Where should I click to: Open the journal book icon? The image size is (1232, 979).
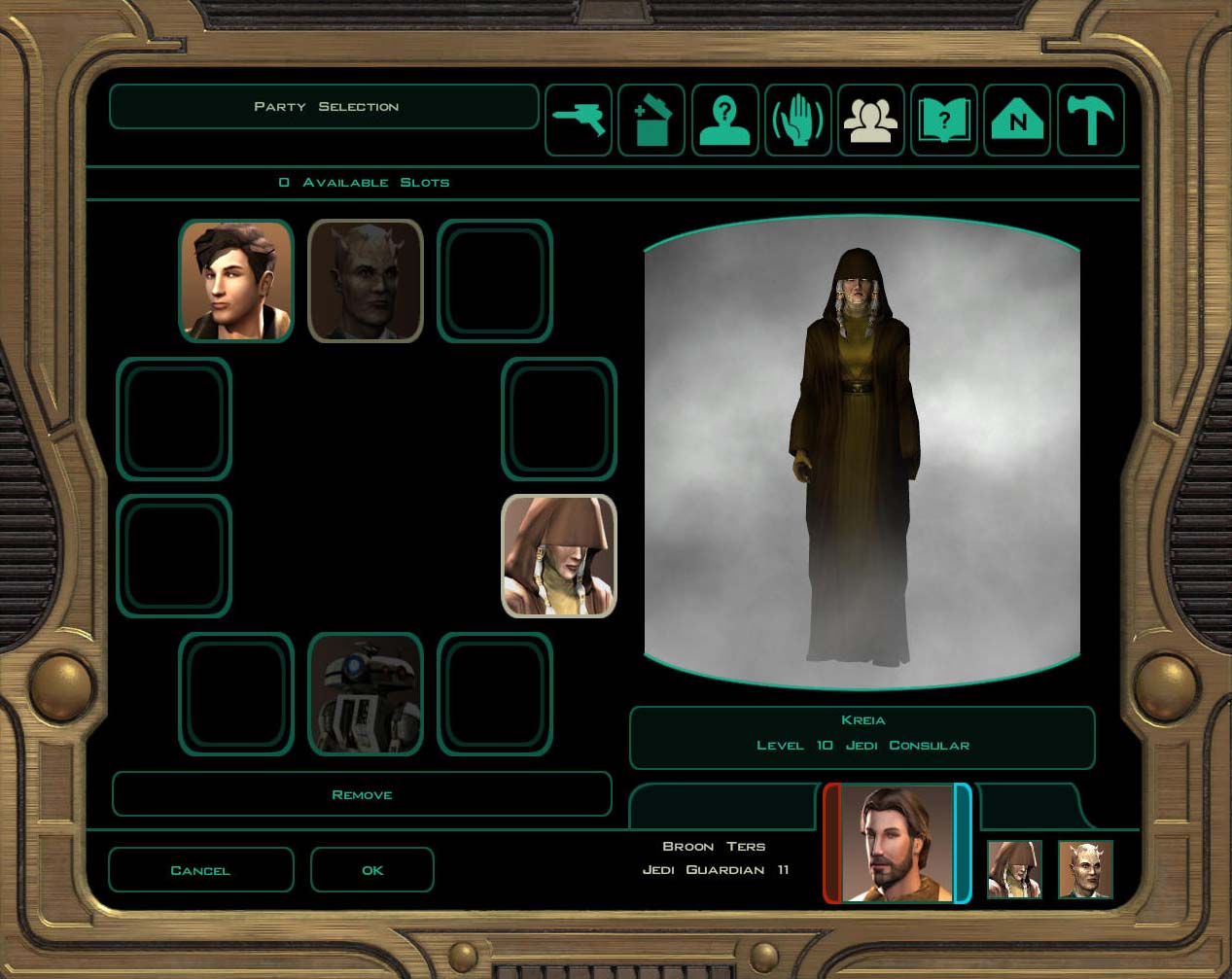[944, 121]
